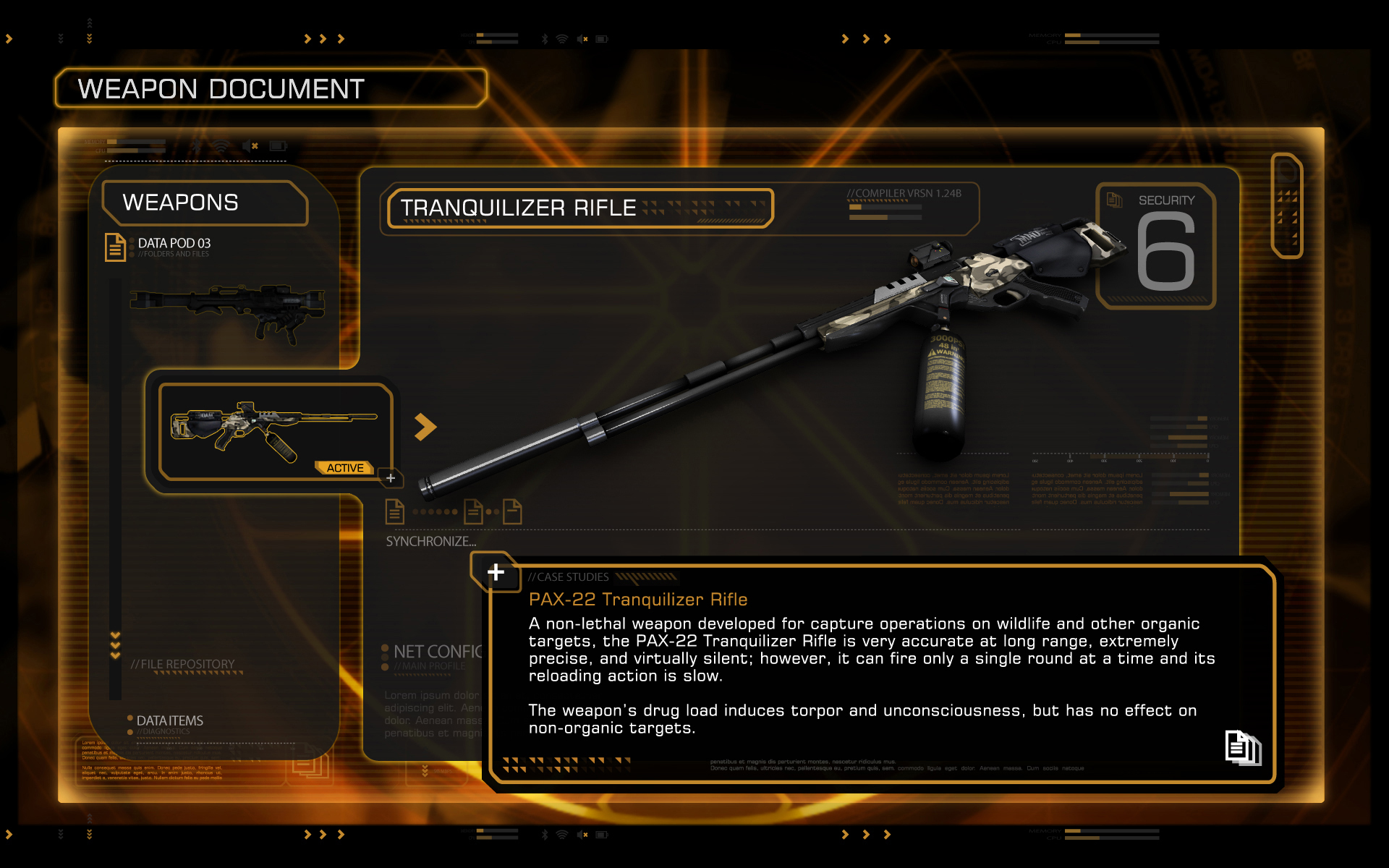Open the Security level 6 panel

tap(1156, 246)
